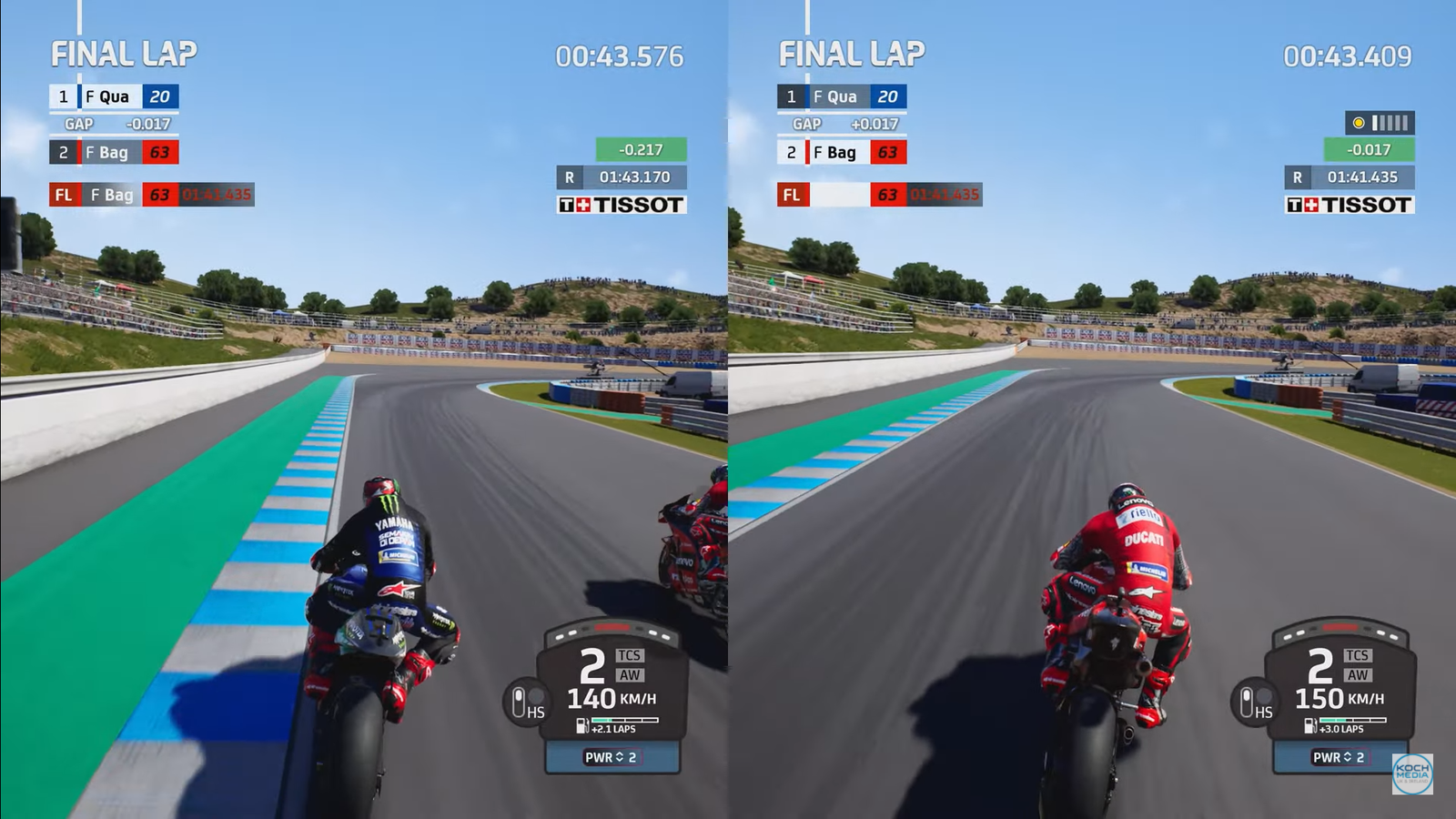Click the fuel pump icon on left dashboard
This screenshot has width=1456, height=819.
[581, 726]
